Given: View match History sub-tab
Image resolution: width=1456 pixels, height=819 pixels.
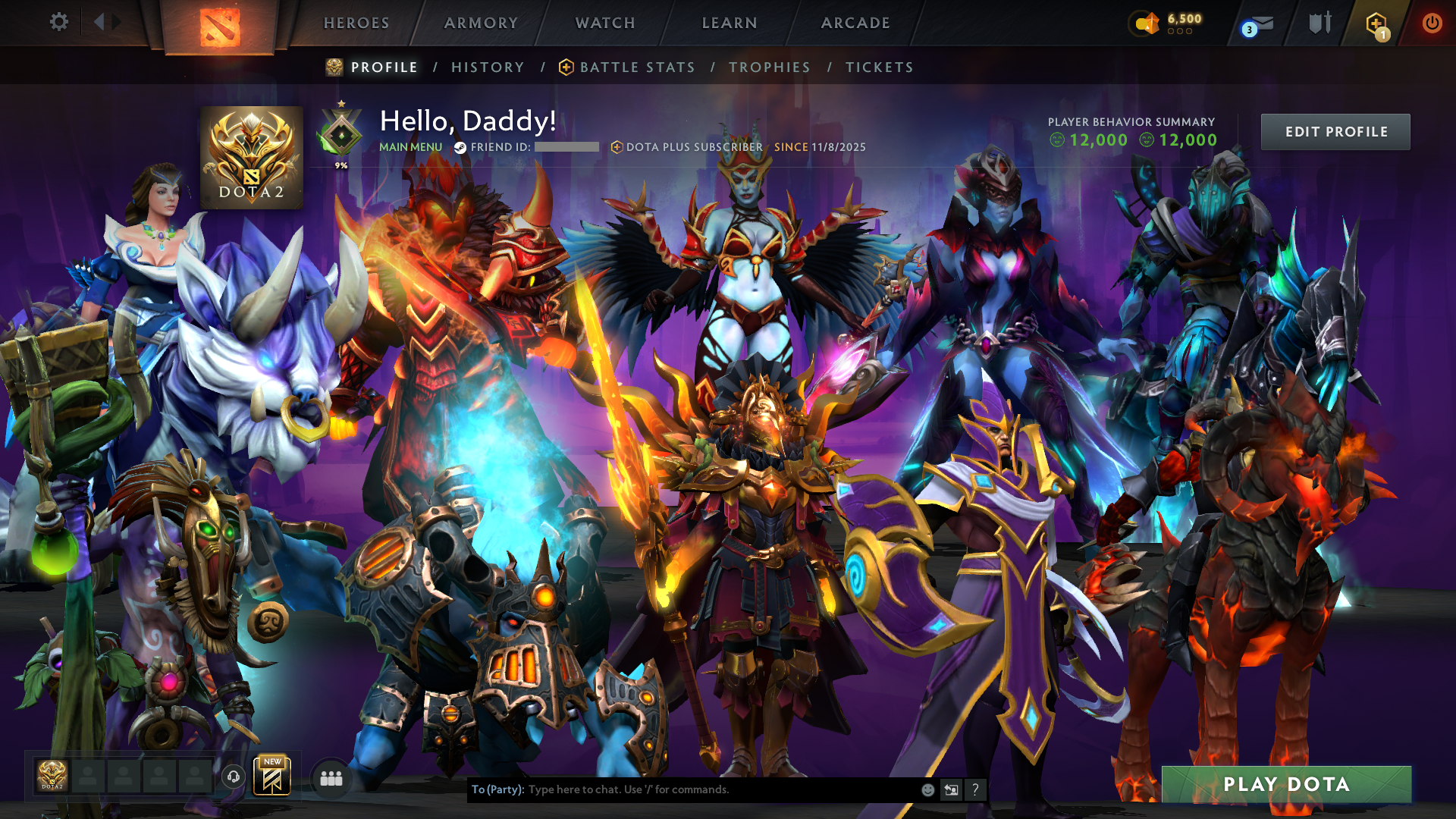Looking at the screenshot, I should pyautogui.click(x=488, y=67).
